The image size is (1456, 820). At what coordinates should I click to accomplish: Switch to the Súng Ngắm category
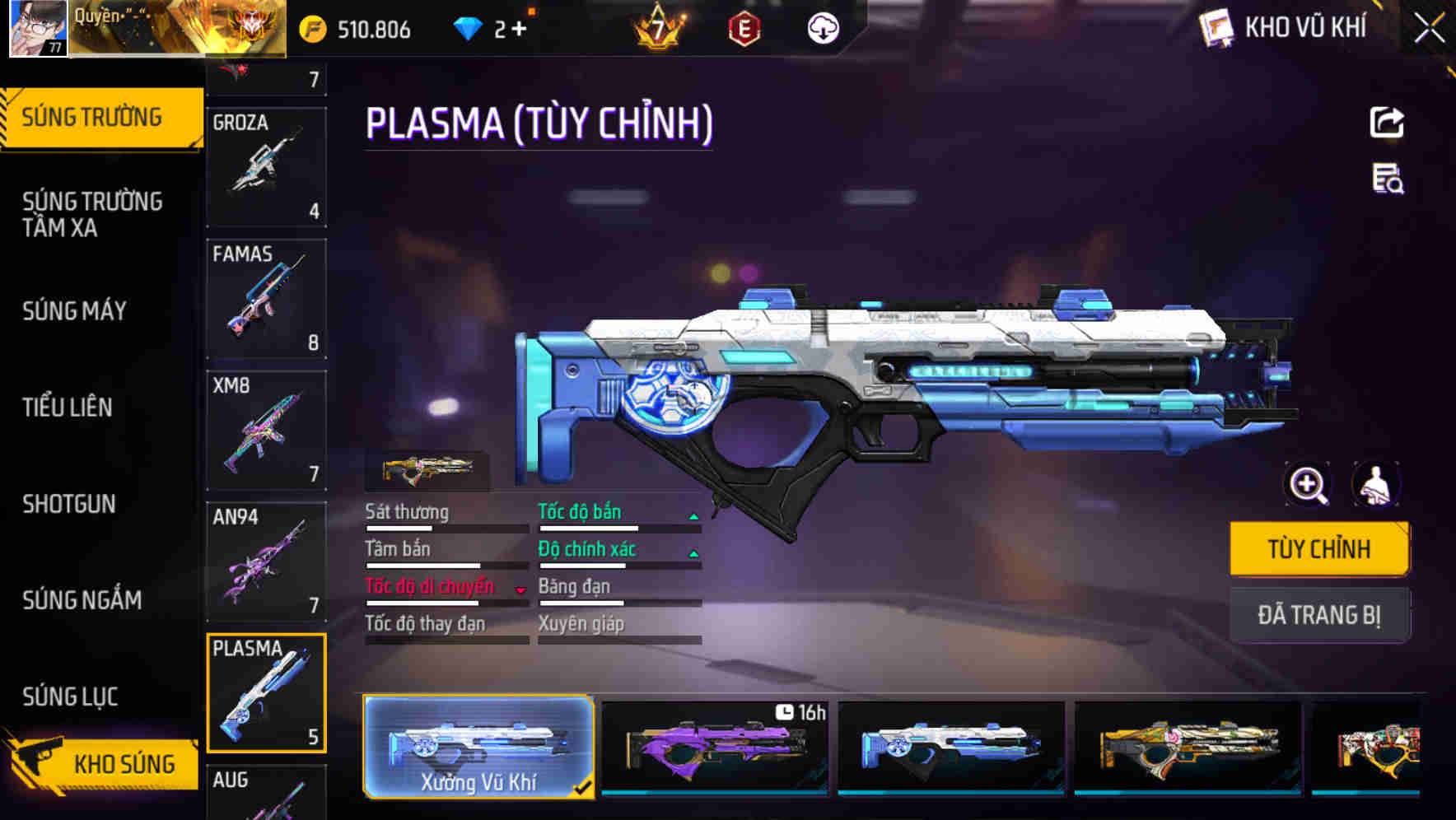[x=82, y=599]
